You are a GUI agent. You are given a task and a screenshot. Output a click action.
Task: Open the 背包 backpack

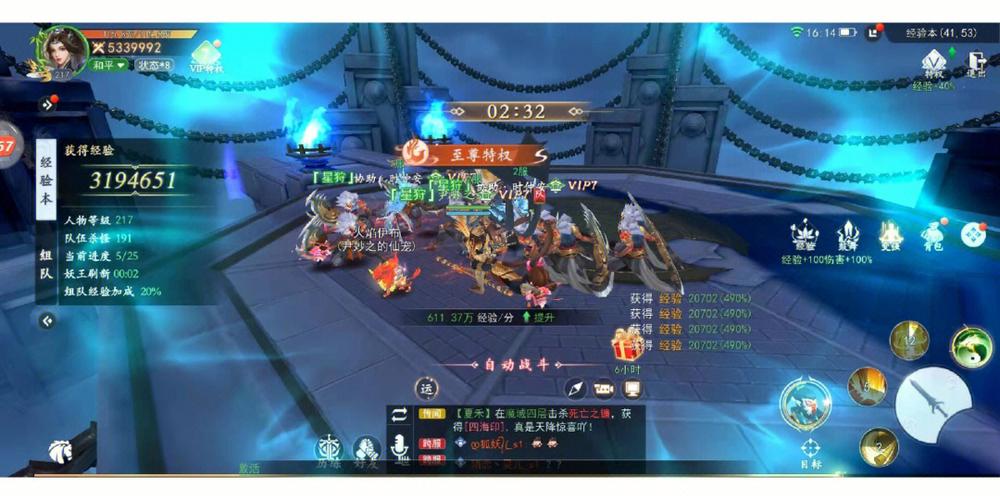(933, 237)
